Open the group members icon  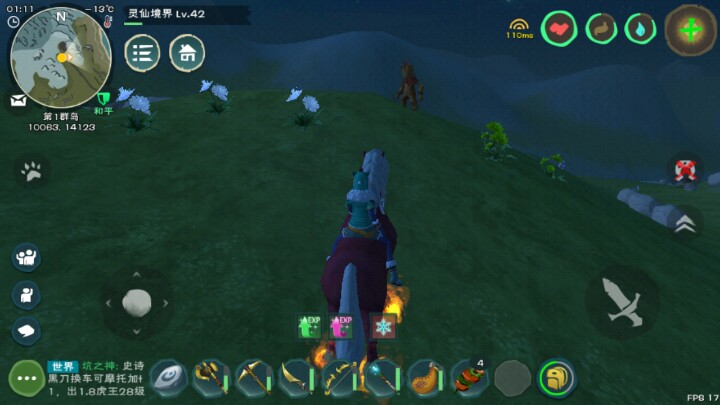point(26,257)
